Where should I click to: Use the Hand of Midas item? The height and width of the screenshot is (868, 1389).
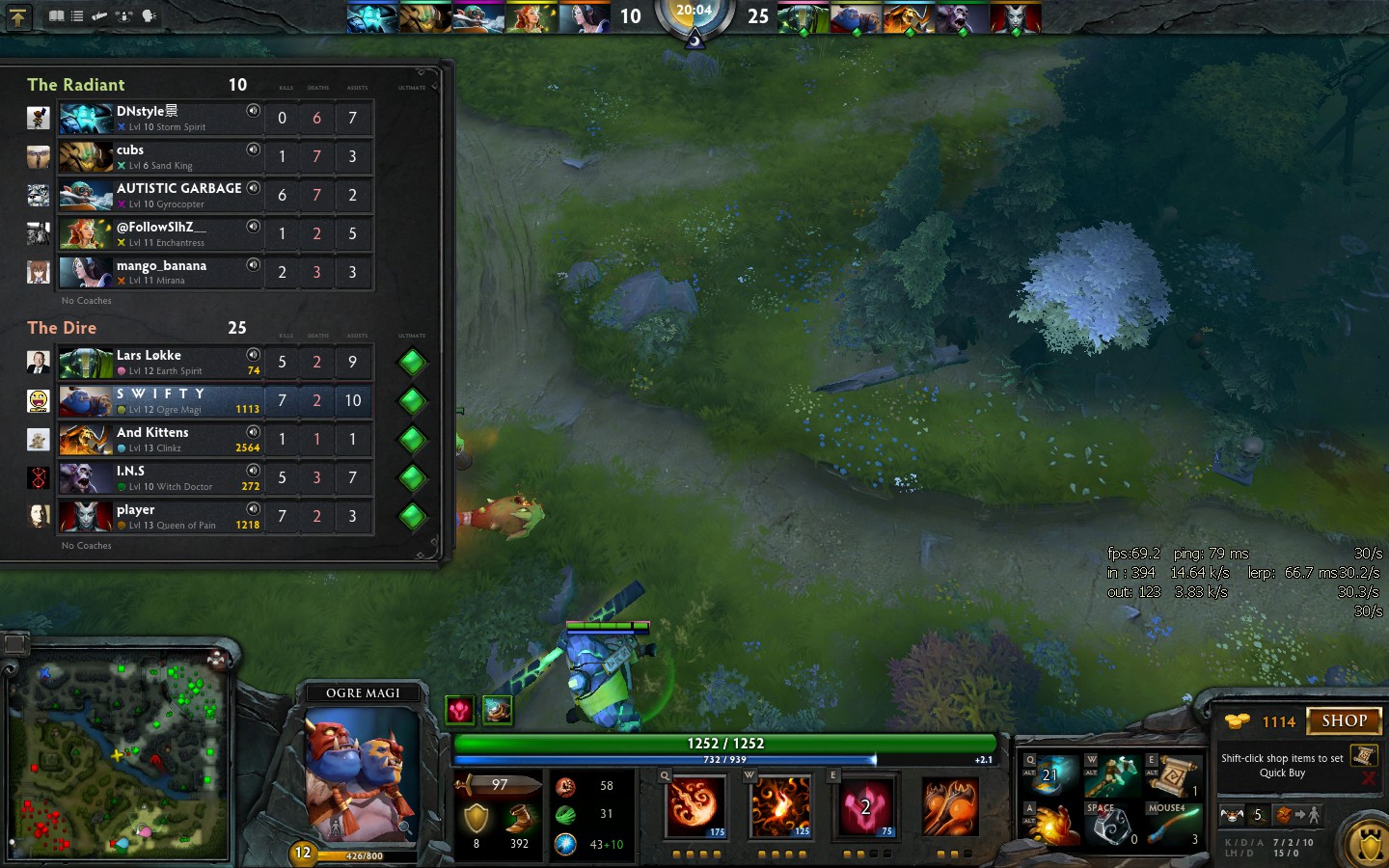(x=1050, y=825)
